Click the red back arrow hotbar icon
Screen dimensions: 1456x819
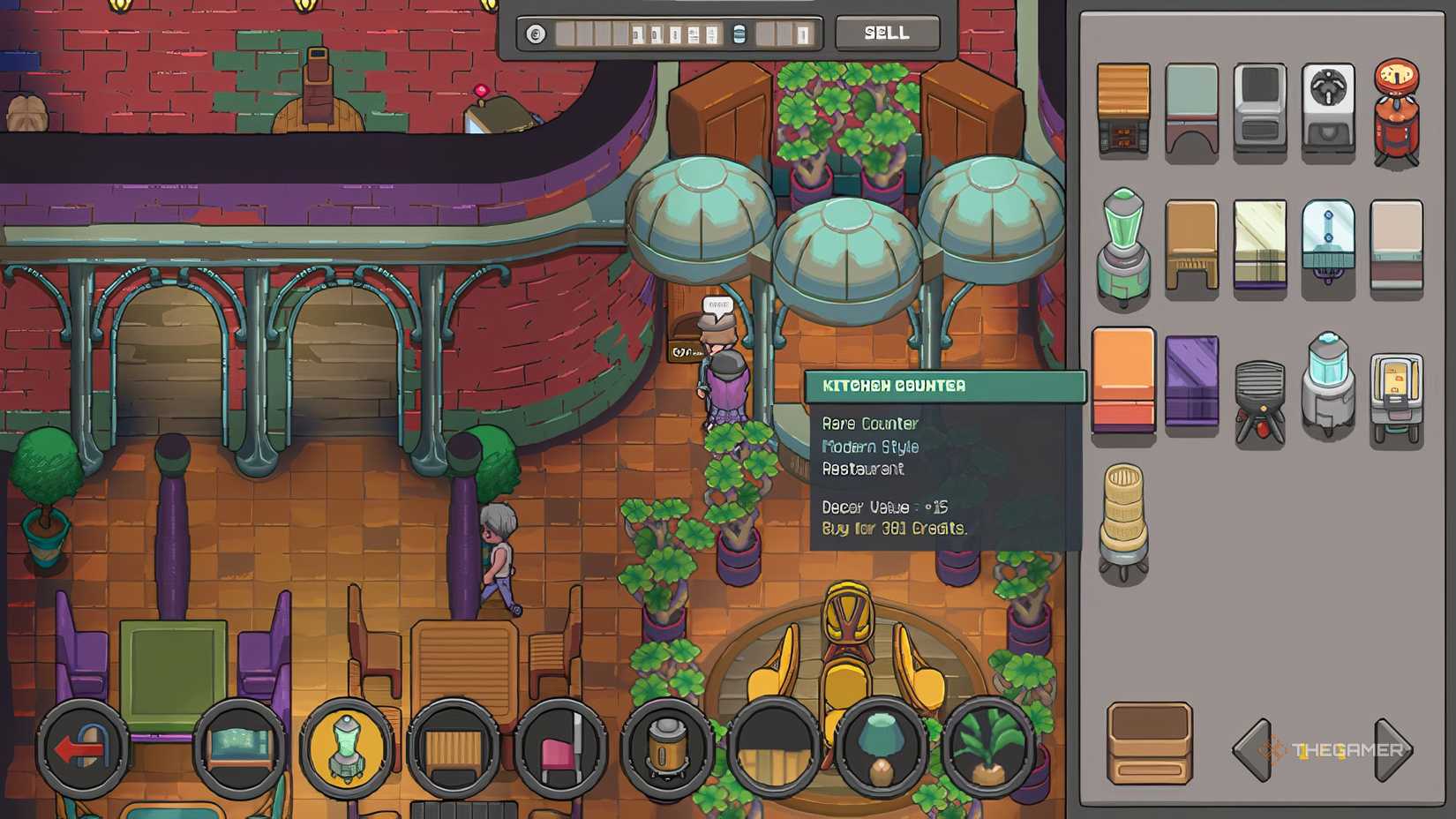coord(84,750)
